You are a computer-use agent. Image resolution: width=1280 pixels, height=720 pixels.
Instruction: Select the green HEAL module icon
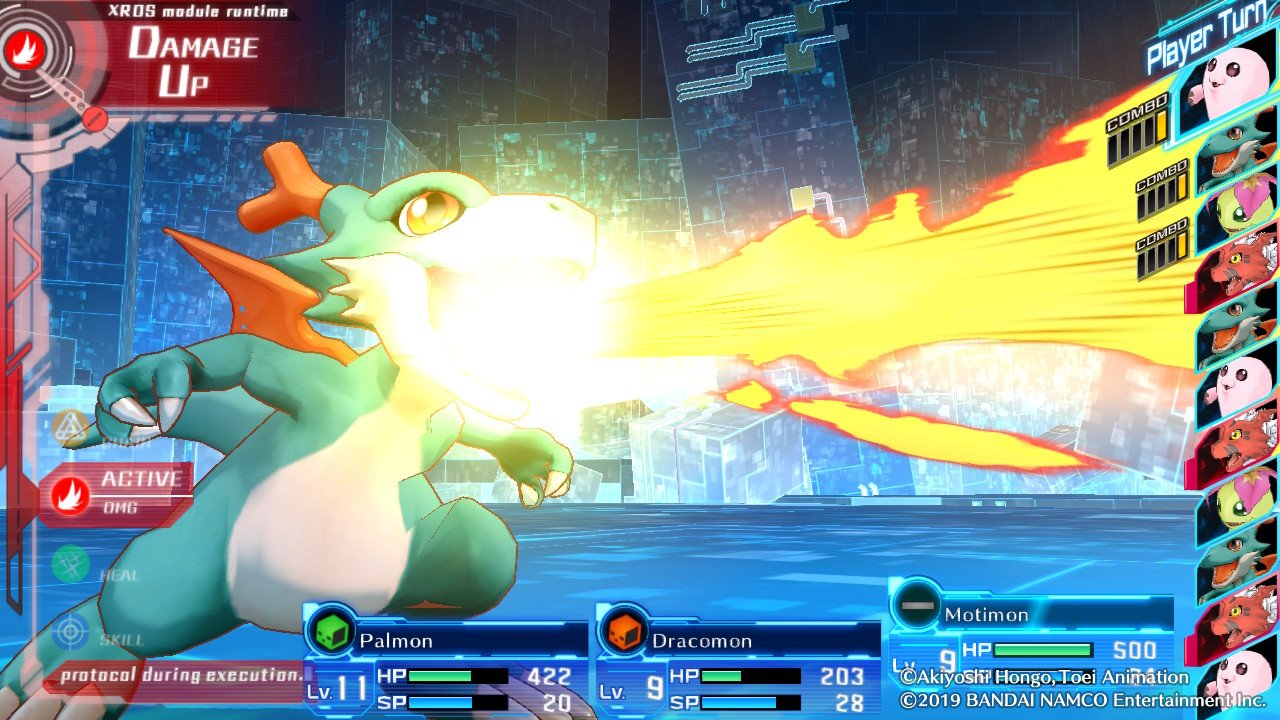coord(71,564)
